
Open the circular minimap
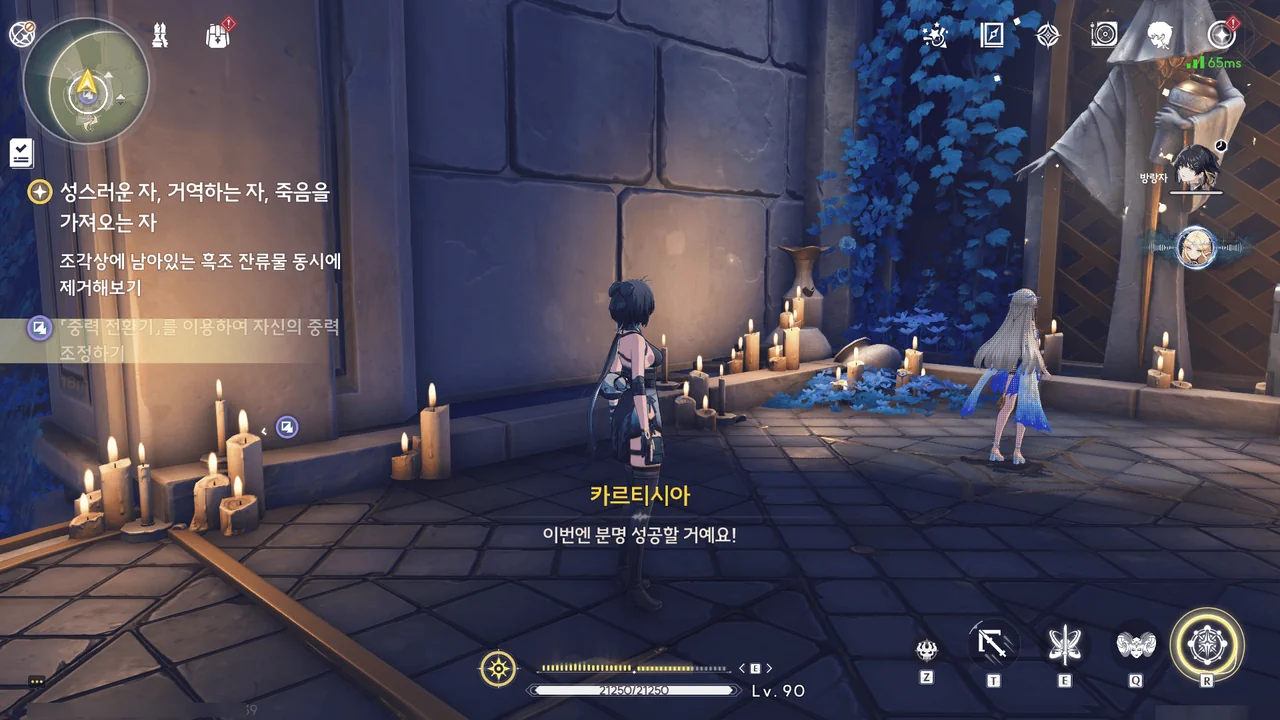(x=86, y=82)
